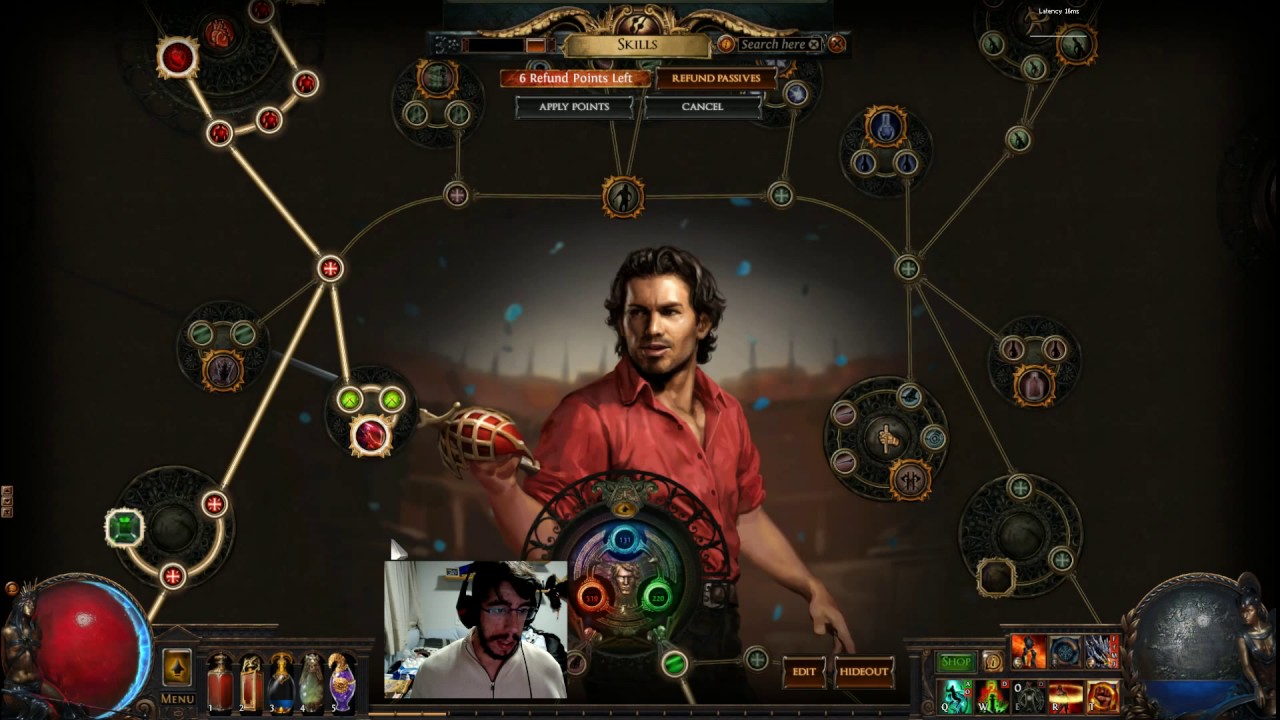The width and height of the screenshot is (1280, 720).
Task: Activate the teal skill bound to Q
Action: click(957, 696)
